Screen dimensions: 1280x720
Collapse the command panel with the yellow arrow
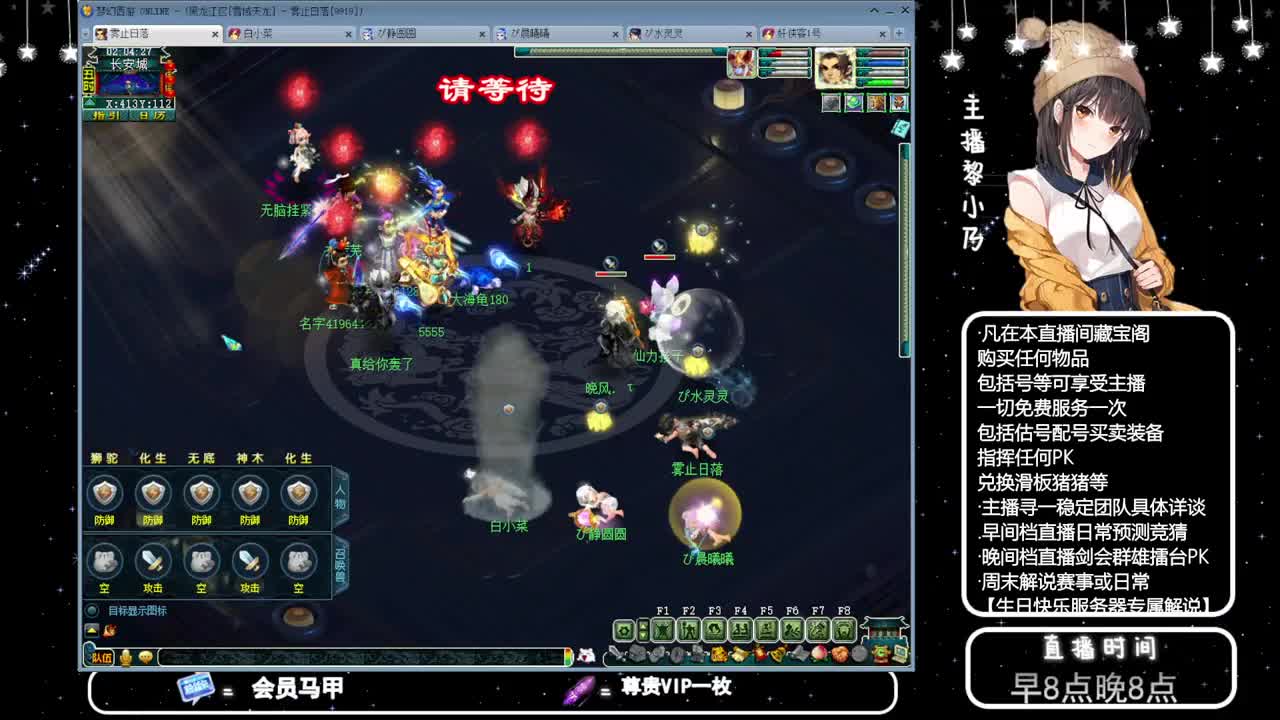(x=91, y=630)
